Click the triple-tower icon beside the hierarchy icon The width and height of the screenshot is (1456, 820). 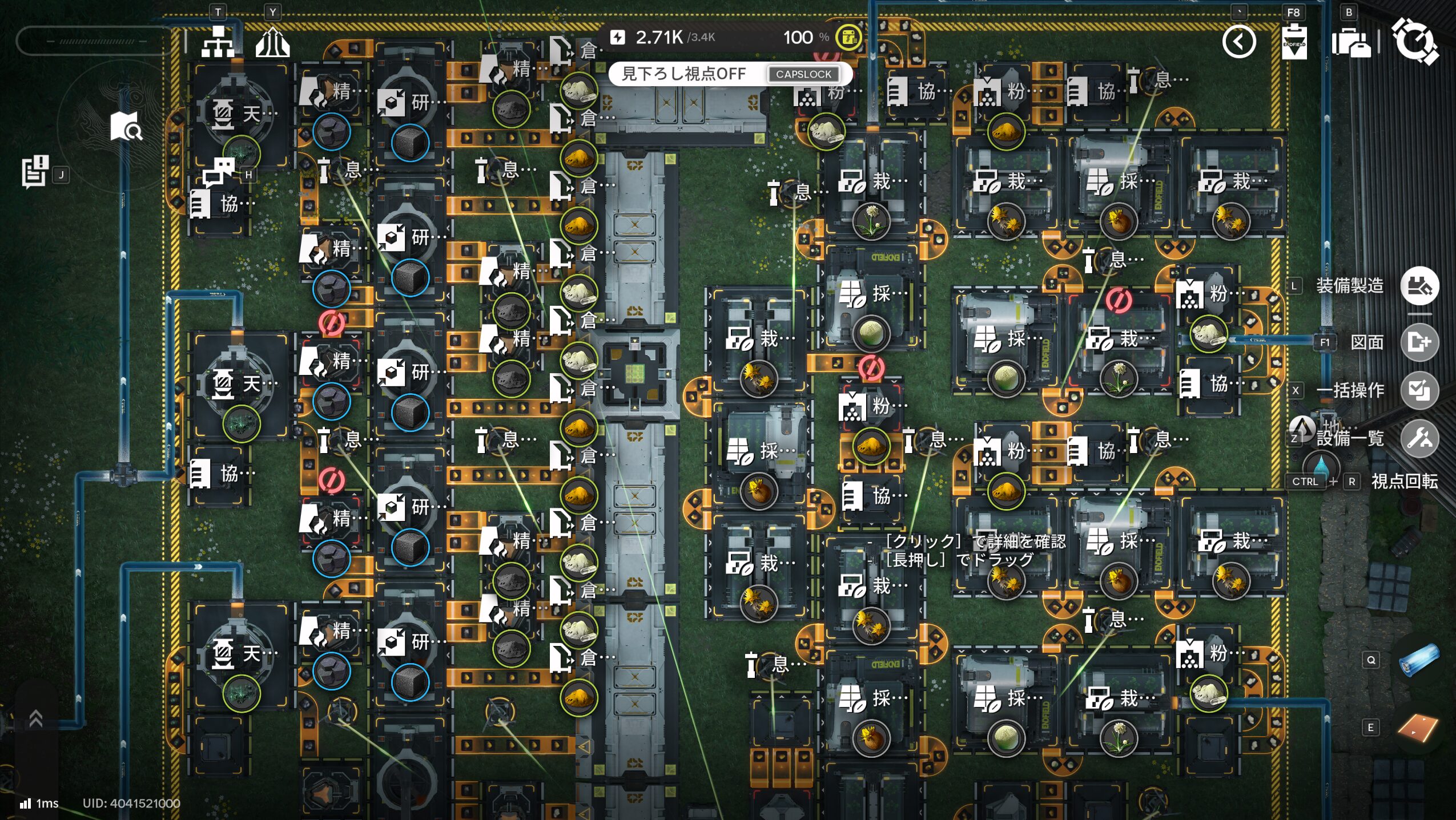coord(272,42)
